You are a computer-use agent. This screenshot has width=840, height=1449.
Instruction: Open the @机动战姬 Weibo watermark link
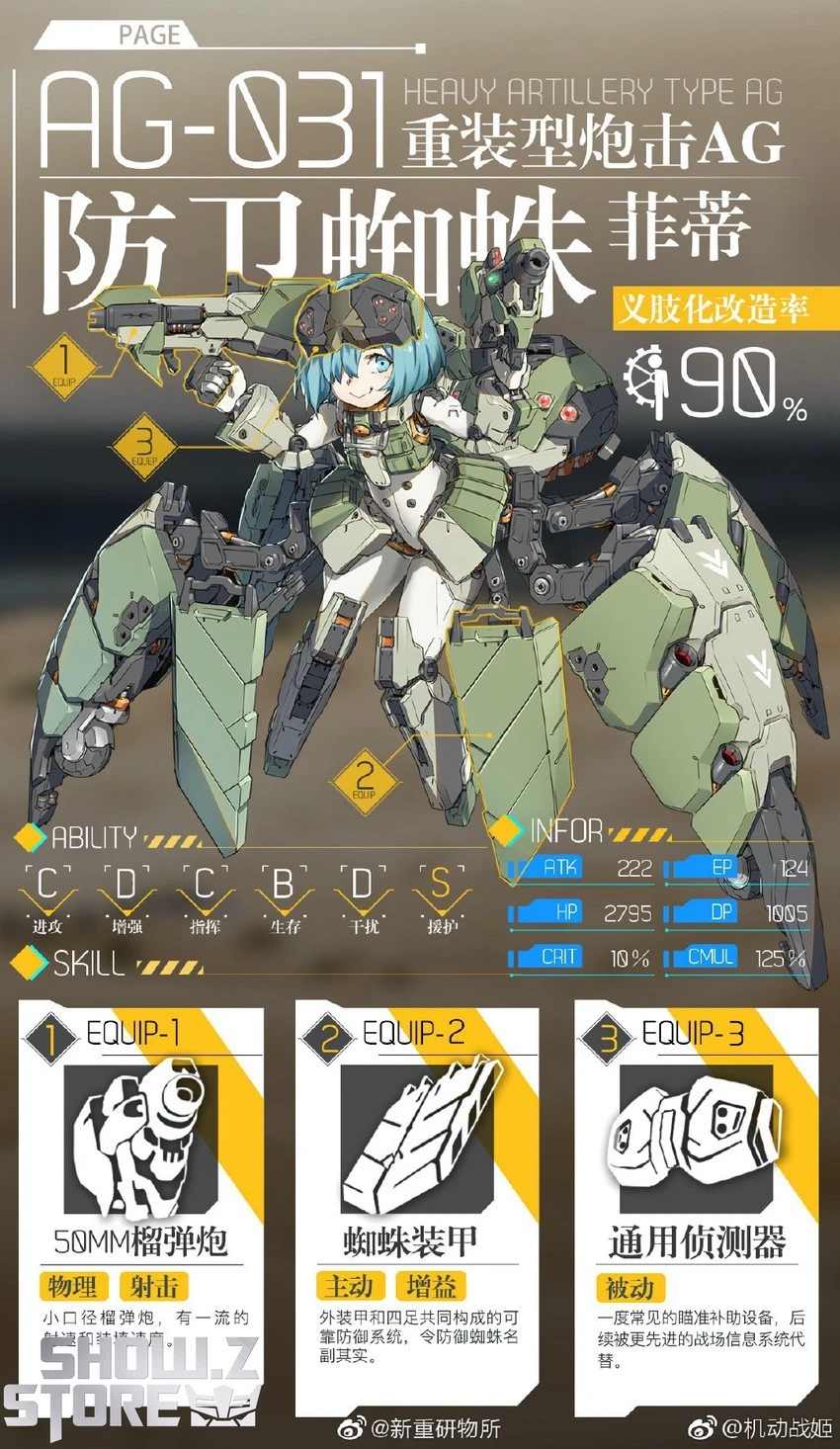coord(761,1427)
